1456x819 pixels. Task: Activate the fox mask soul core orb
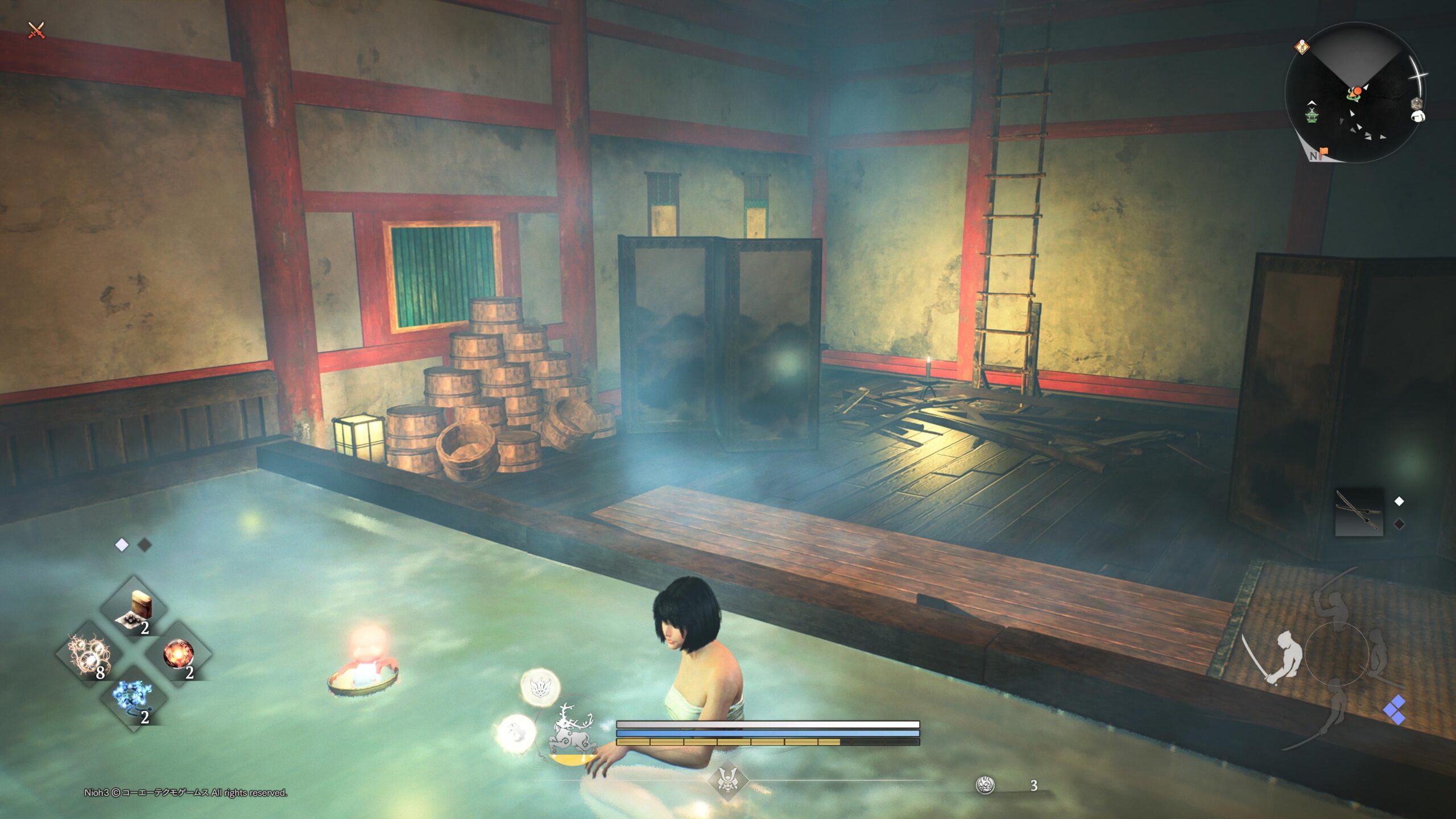point(540,686)
